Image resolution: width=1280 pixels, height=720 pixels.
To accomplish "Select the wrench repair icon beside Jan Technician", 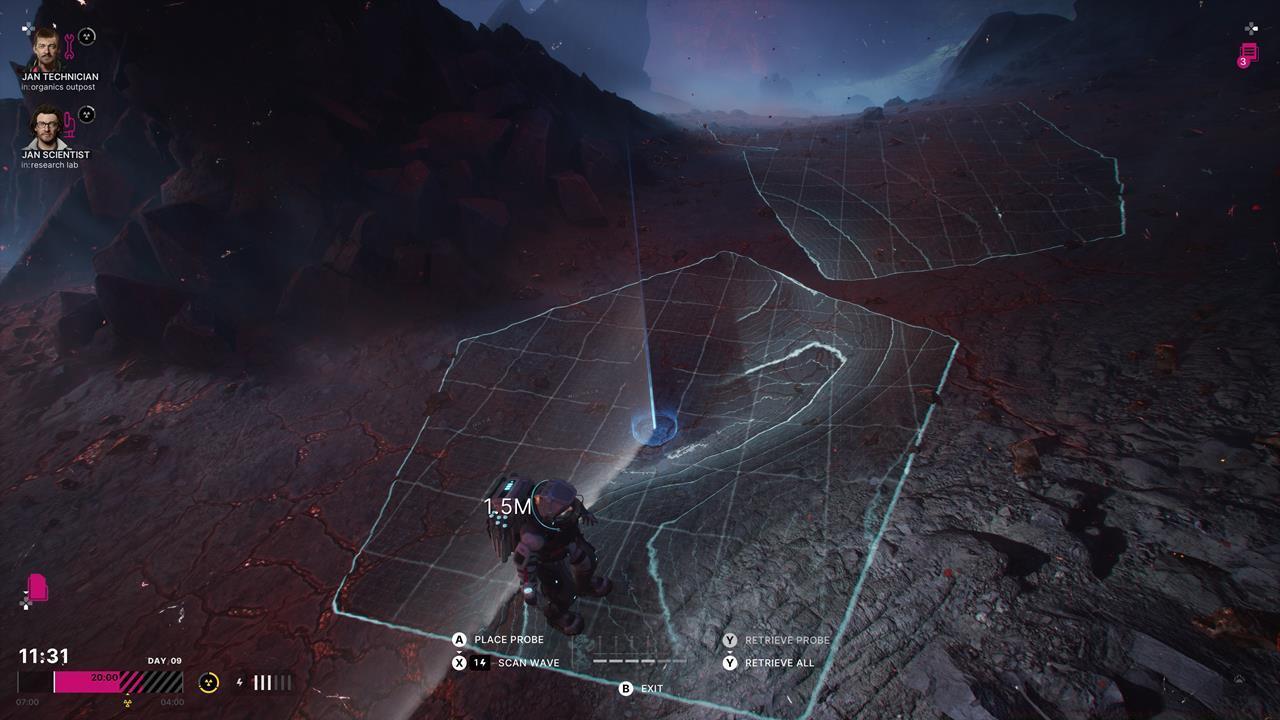I will (x=69, y=47).
